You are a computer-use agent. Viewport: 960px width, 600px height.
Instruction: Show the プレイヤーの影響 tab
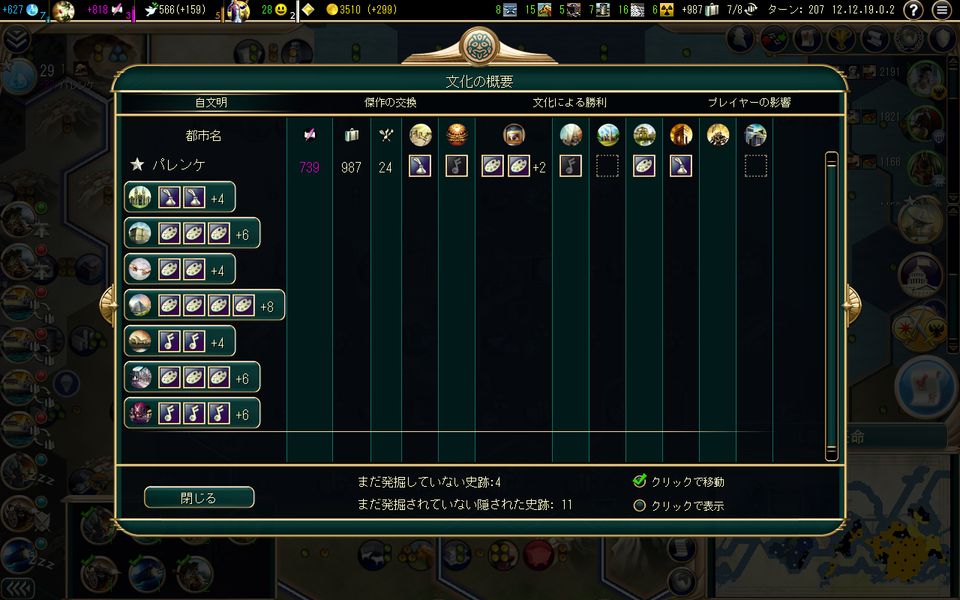(x=749, y=103)
